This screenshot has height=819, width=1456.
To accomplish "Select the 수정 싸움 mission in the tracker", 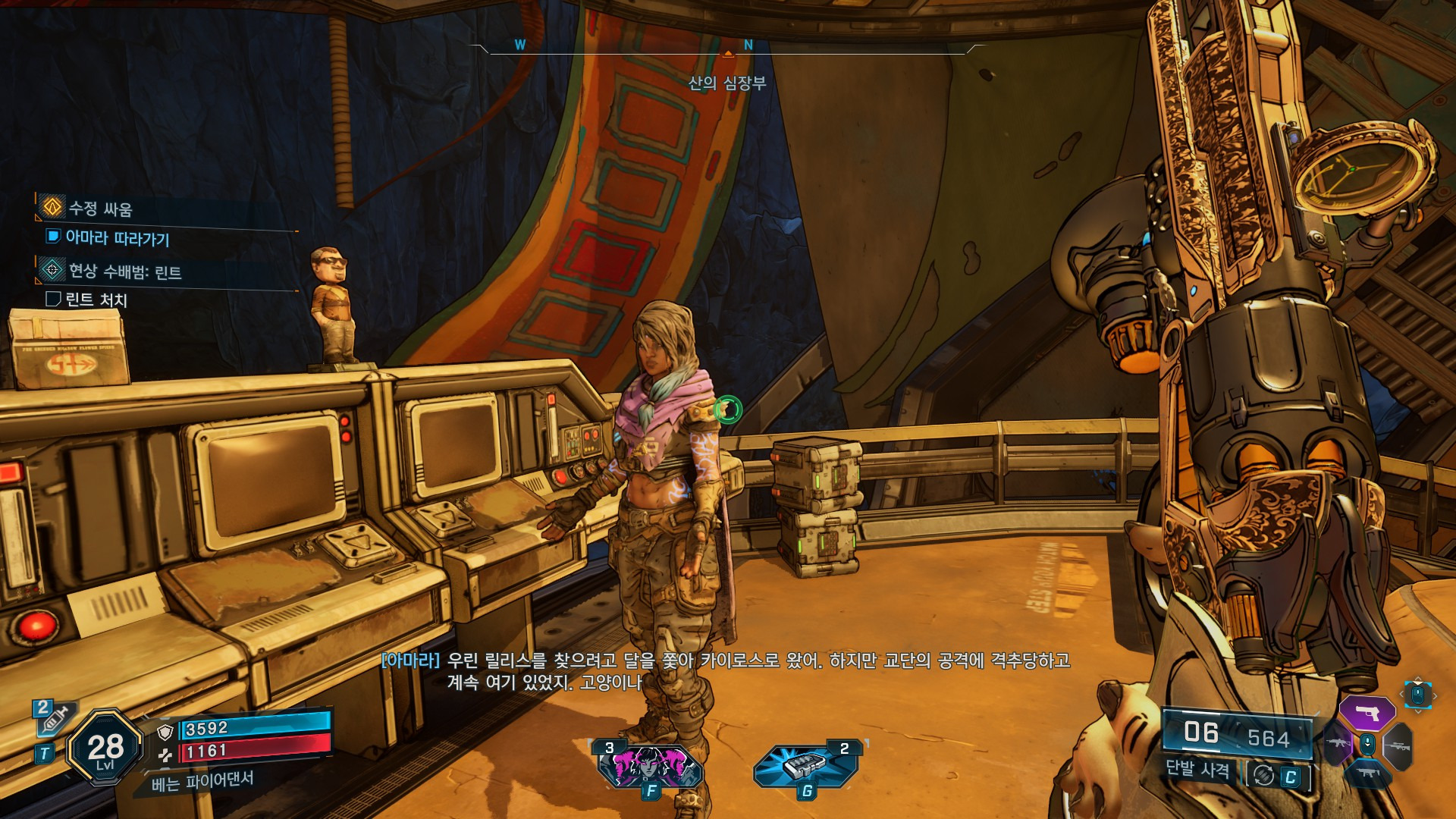I will tap(99, 209).
